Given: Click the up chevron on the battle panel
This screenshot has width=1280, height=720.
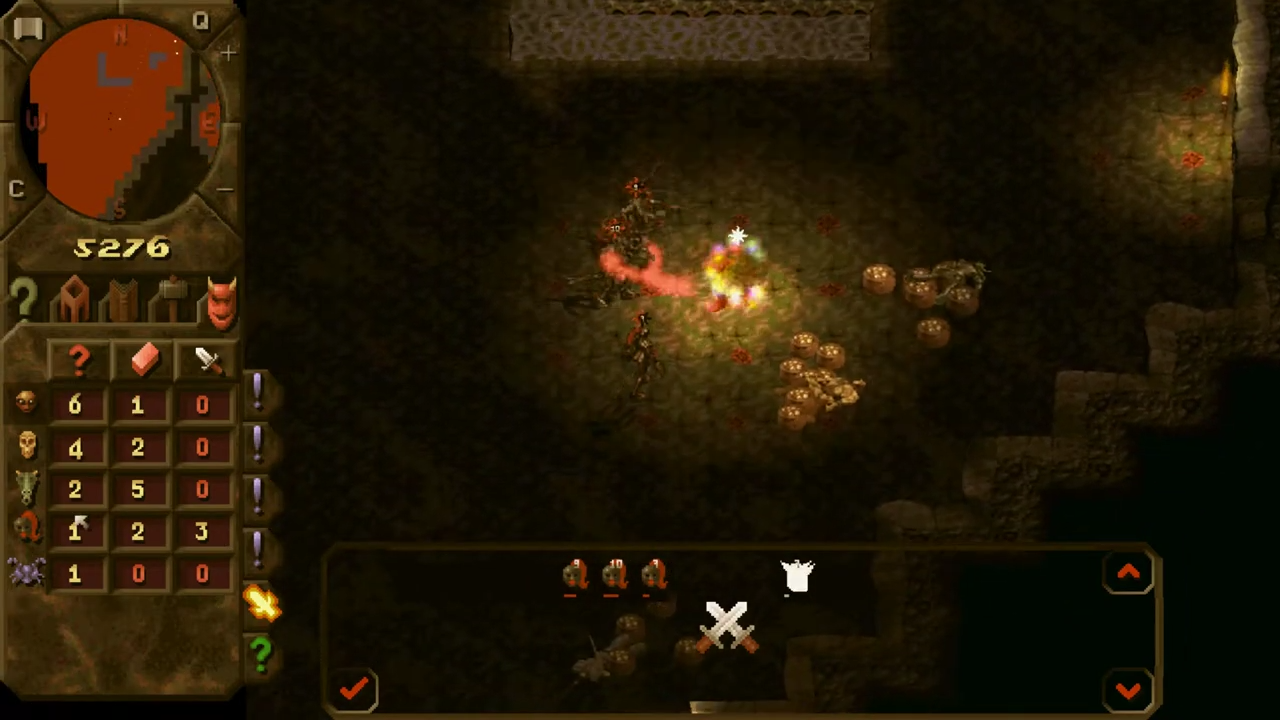Looking at the screenshot, I should (x=1128, y=572).
